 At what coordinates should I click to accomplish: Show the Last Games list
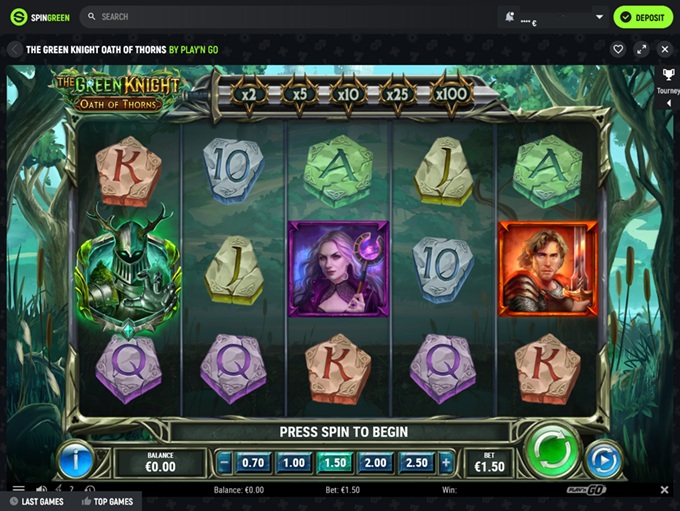tap(37, 501)
